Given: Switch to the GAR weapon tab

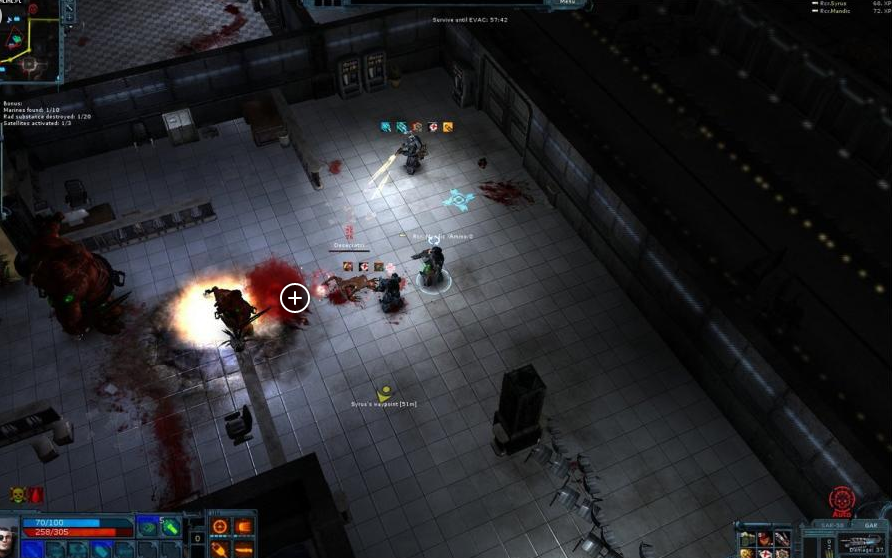Looking at the screenshot, I should [x=871, y=524].
